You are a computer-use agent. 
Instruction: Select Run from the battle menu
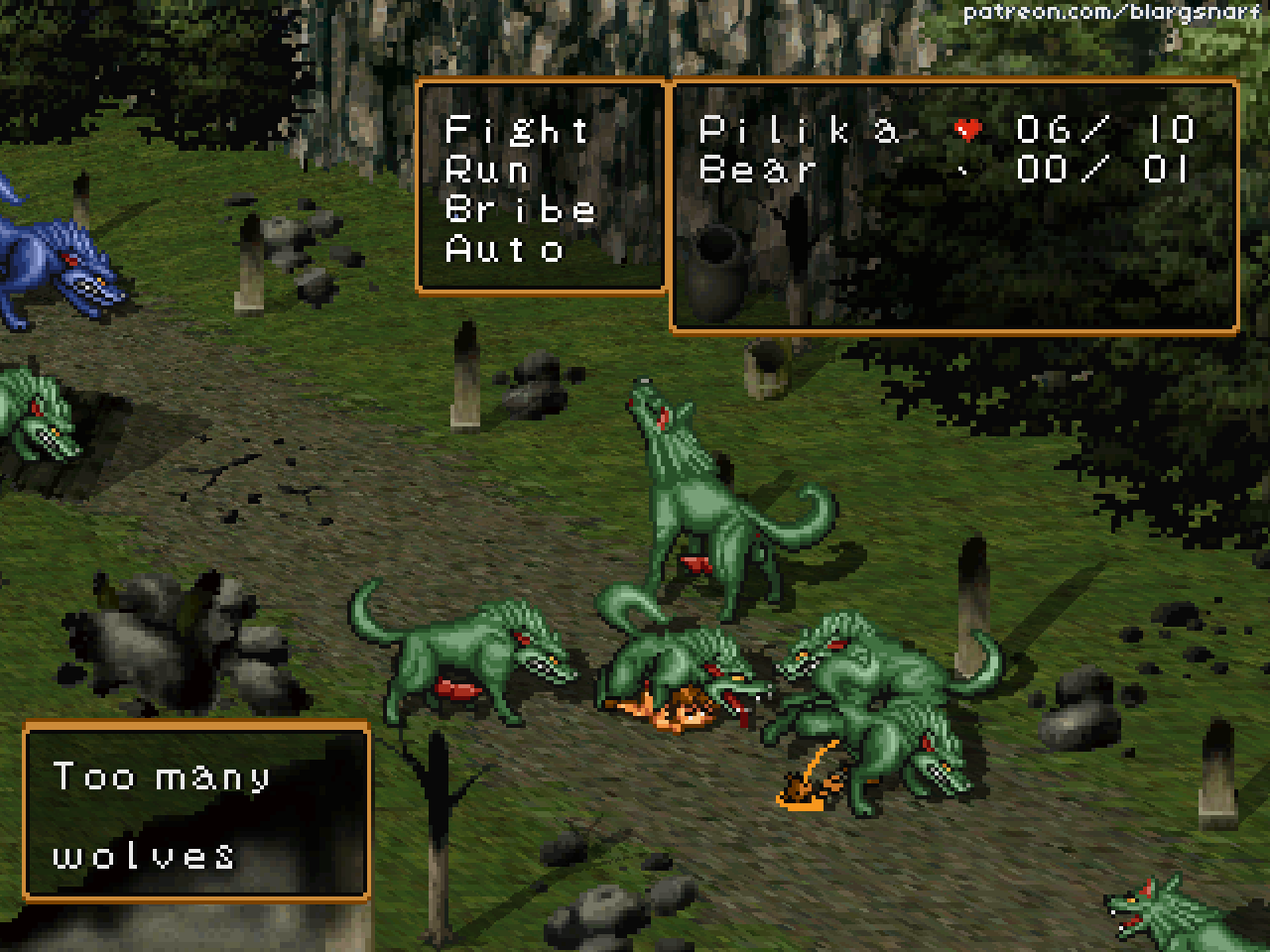487,170
